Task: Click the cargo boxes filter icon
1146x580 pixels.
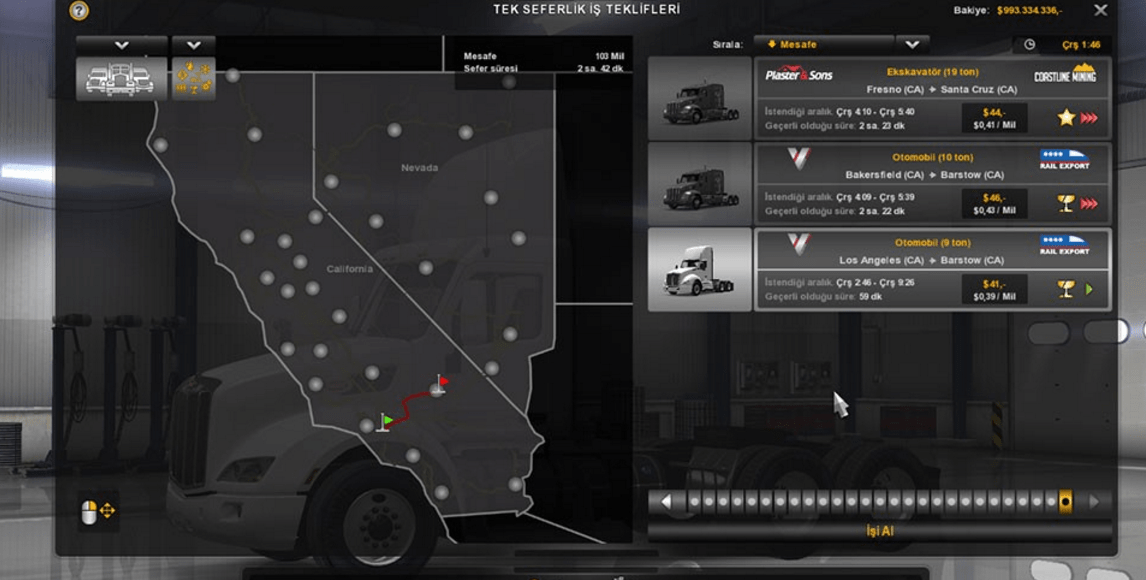Action: pyautogui.click(x=194, y=78)
